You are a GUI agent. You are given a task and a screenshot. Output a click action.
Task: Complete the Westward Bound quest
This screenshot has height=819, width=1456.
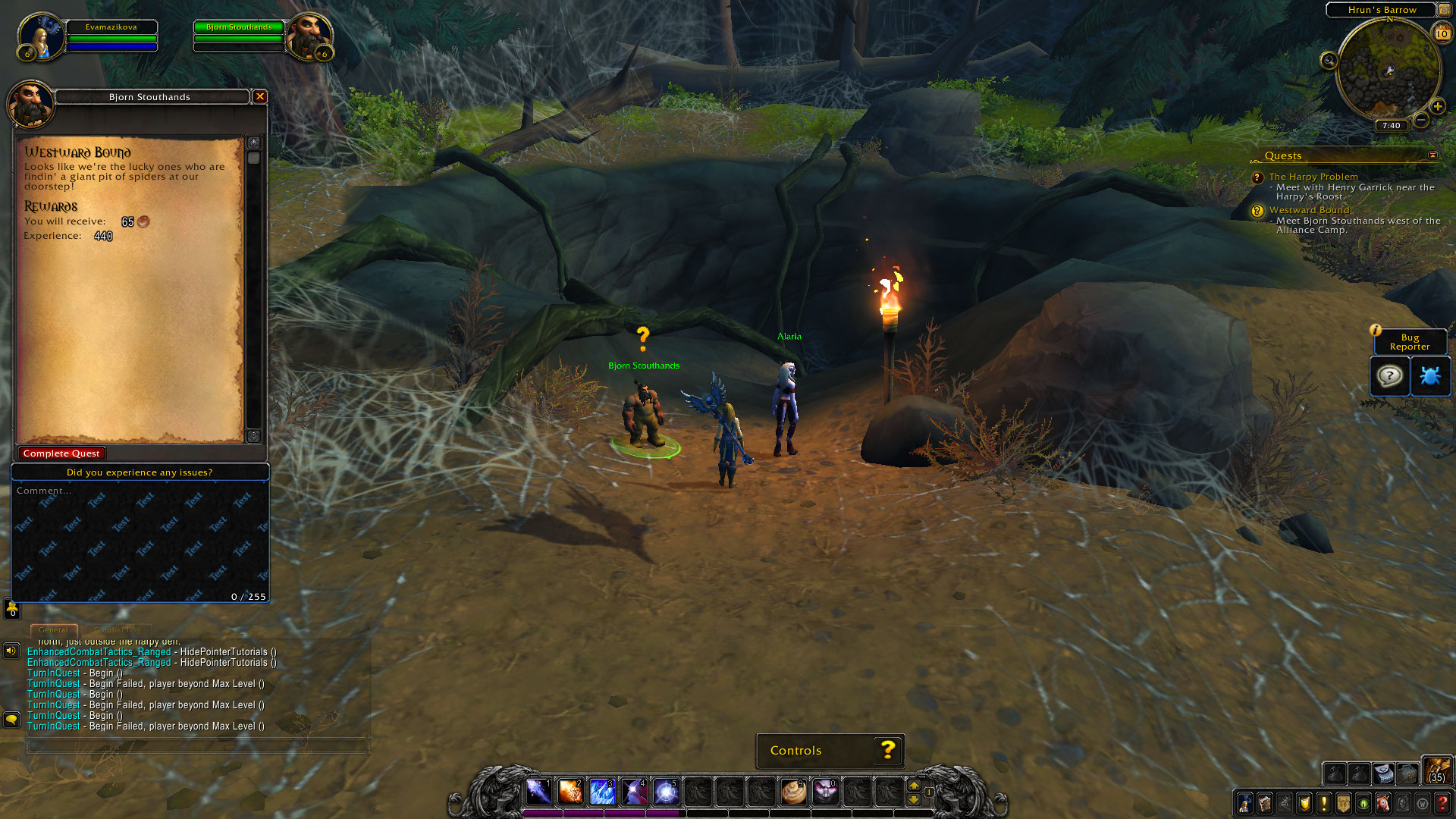tap(61, 453)
